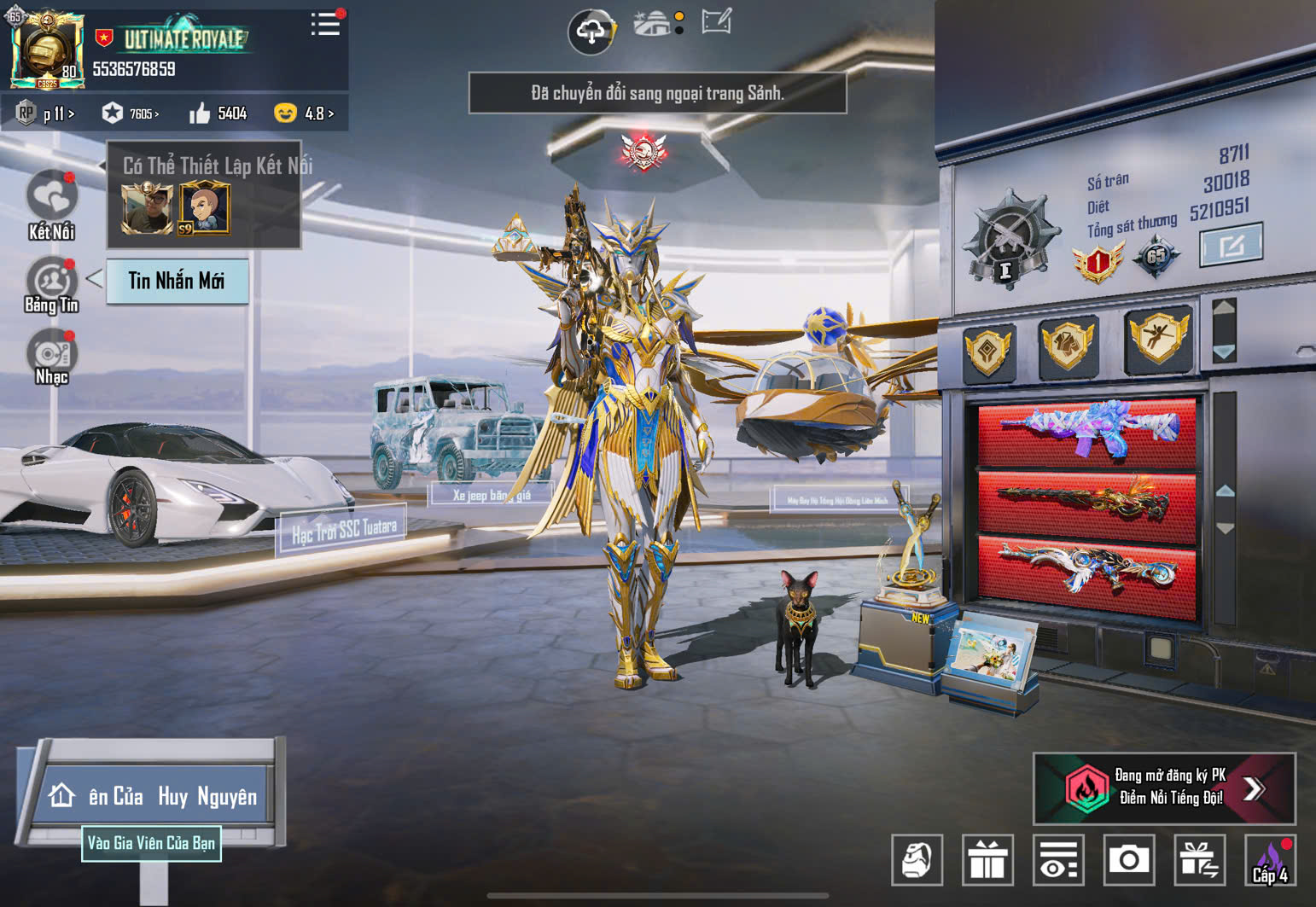The image size is (1316, 907).
Task: Toggle the visibility list button
Action: point(1058,859)
